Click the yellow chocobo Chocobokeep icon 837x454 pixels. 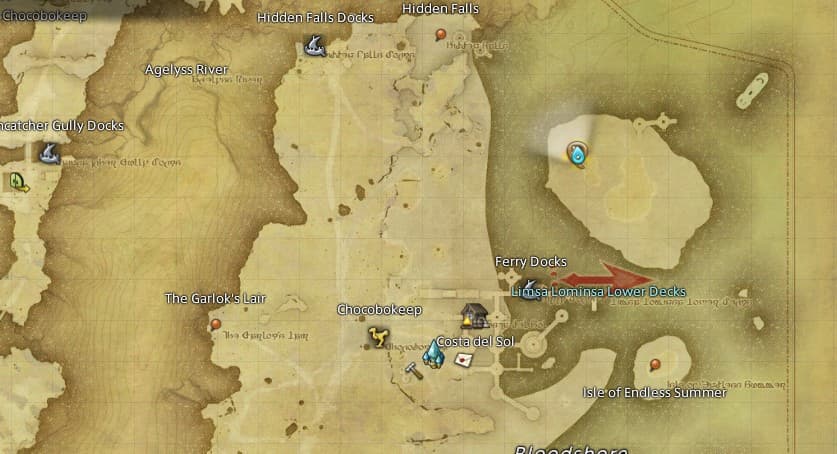[377, 335]
